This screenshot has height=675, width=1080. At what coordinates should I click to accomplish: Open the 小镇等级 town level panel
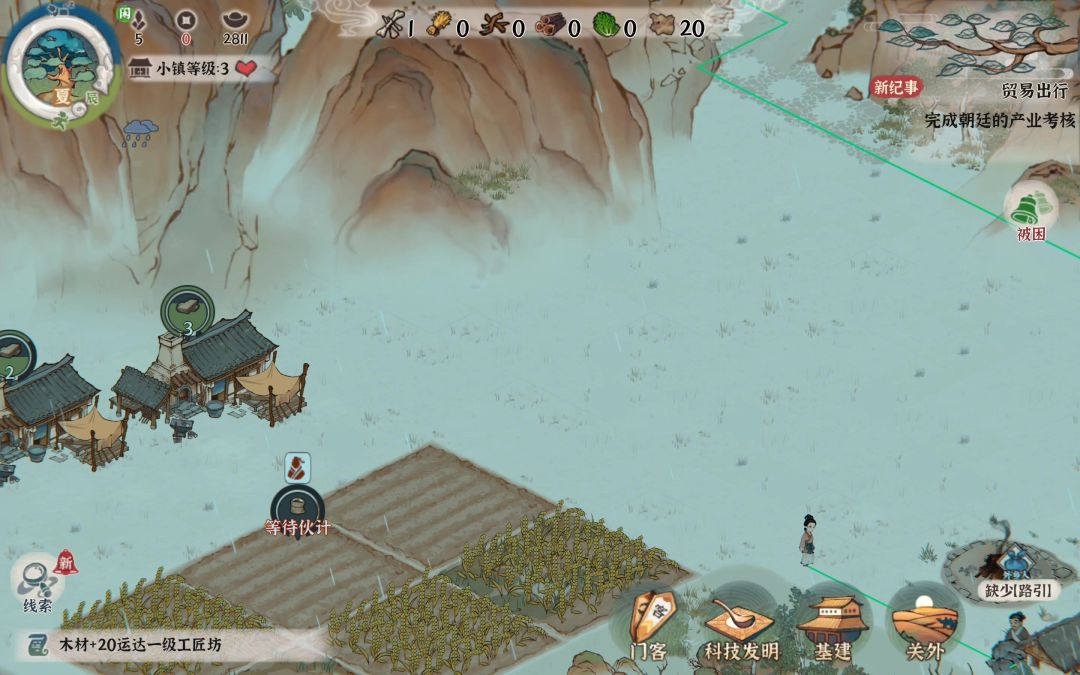(192, 68)
